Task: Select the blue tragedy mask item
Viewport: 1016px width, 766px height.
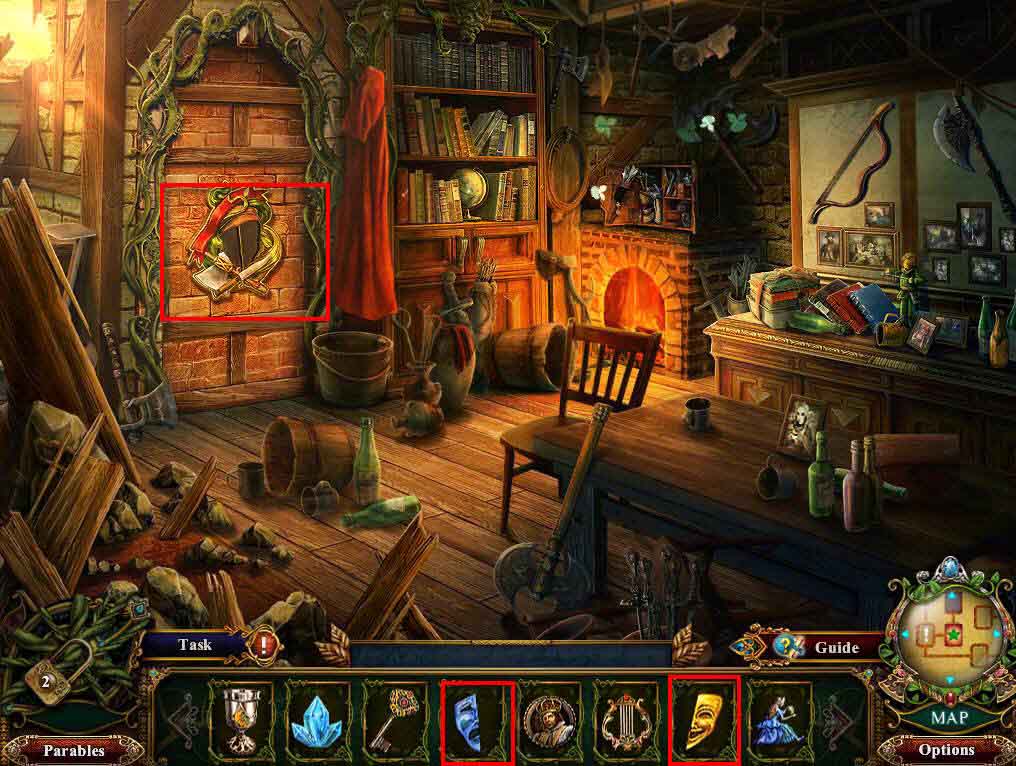Action: [x=477, y=719]
